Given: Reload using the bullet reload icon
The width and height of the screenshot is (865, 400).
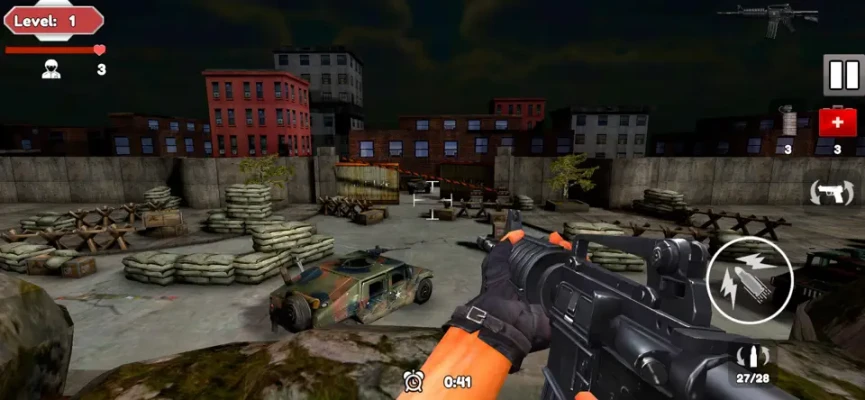Looking at the screenshot, I should 752,358.
